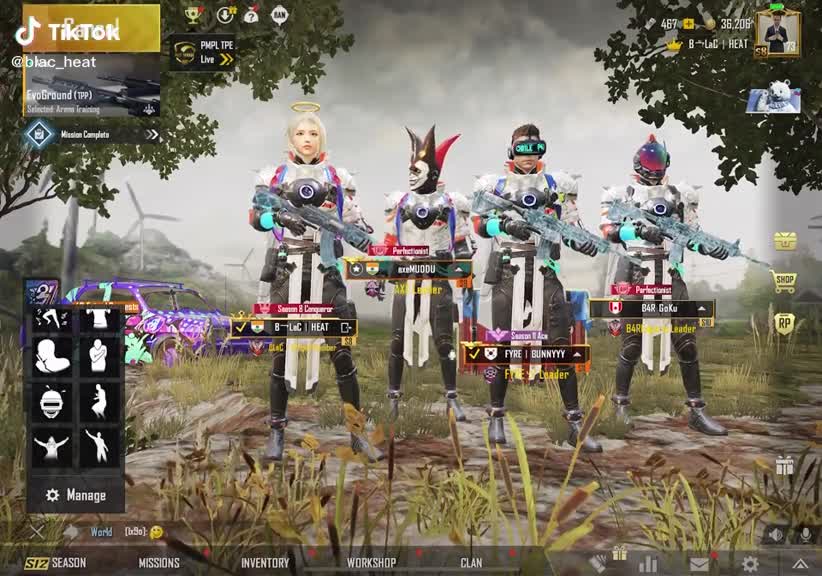This screenshot has height=576, width=822.
Task: Open the PMPL TPE Live banner
Action: coord(202,53)
